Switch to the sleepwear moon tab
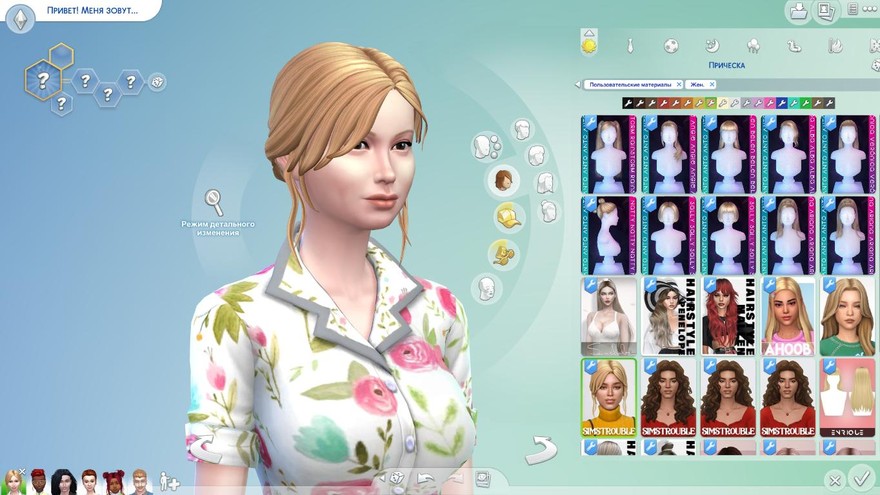The height and width of the screenshot is (495, 880). click(x=712, y=45)
